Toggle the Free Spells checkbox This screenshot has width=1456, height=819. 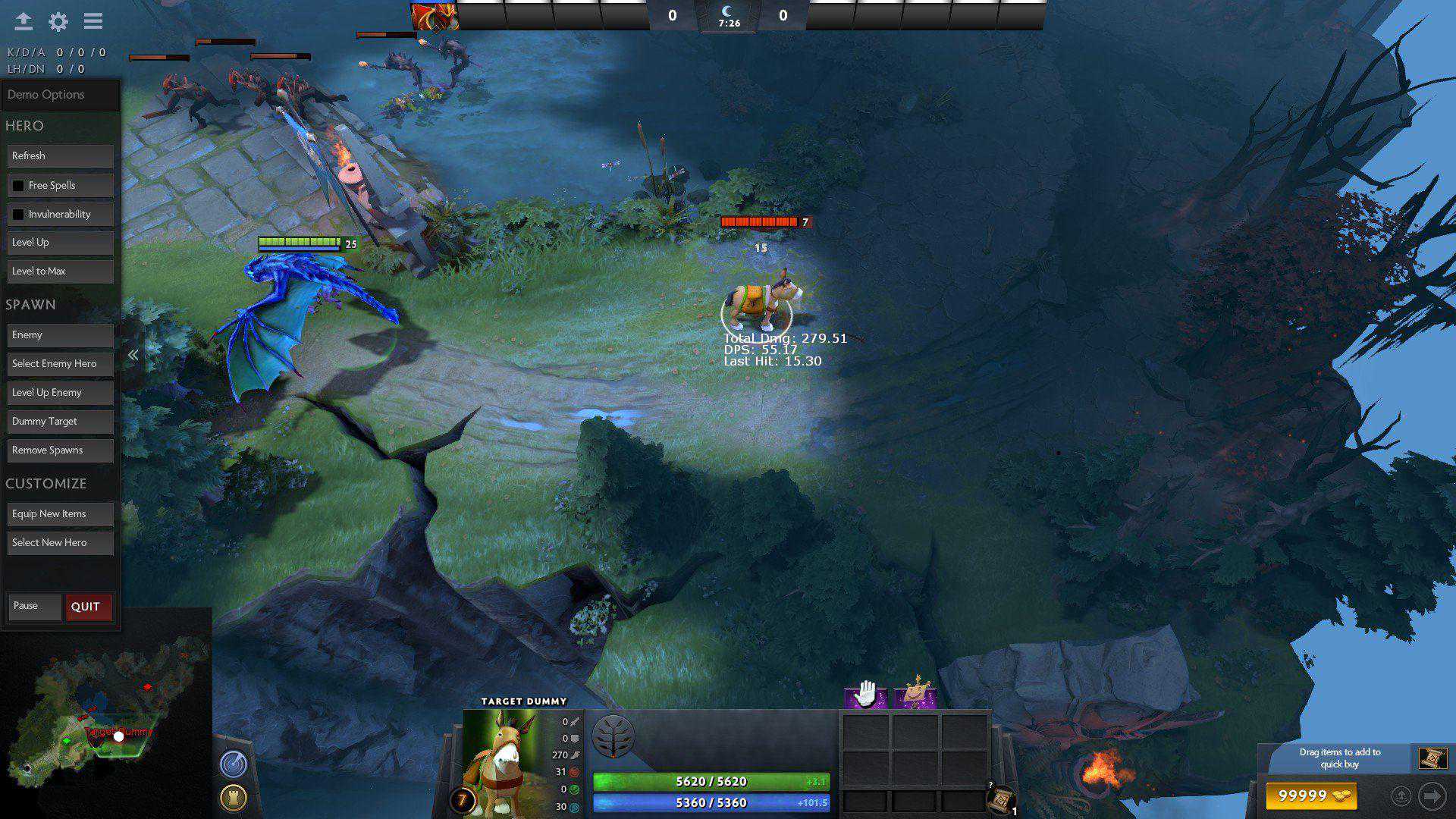point(18,185)
